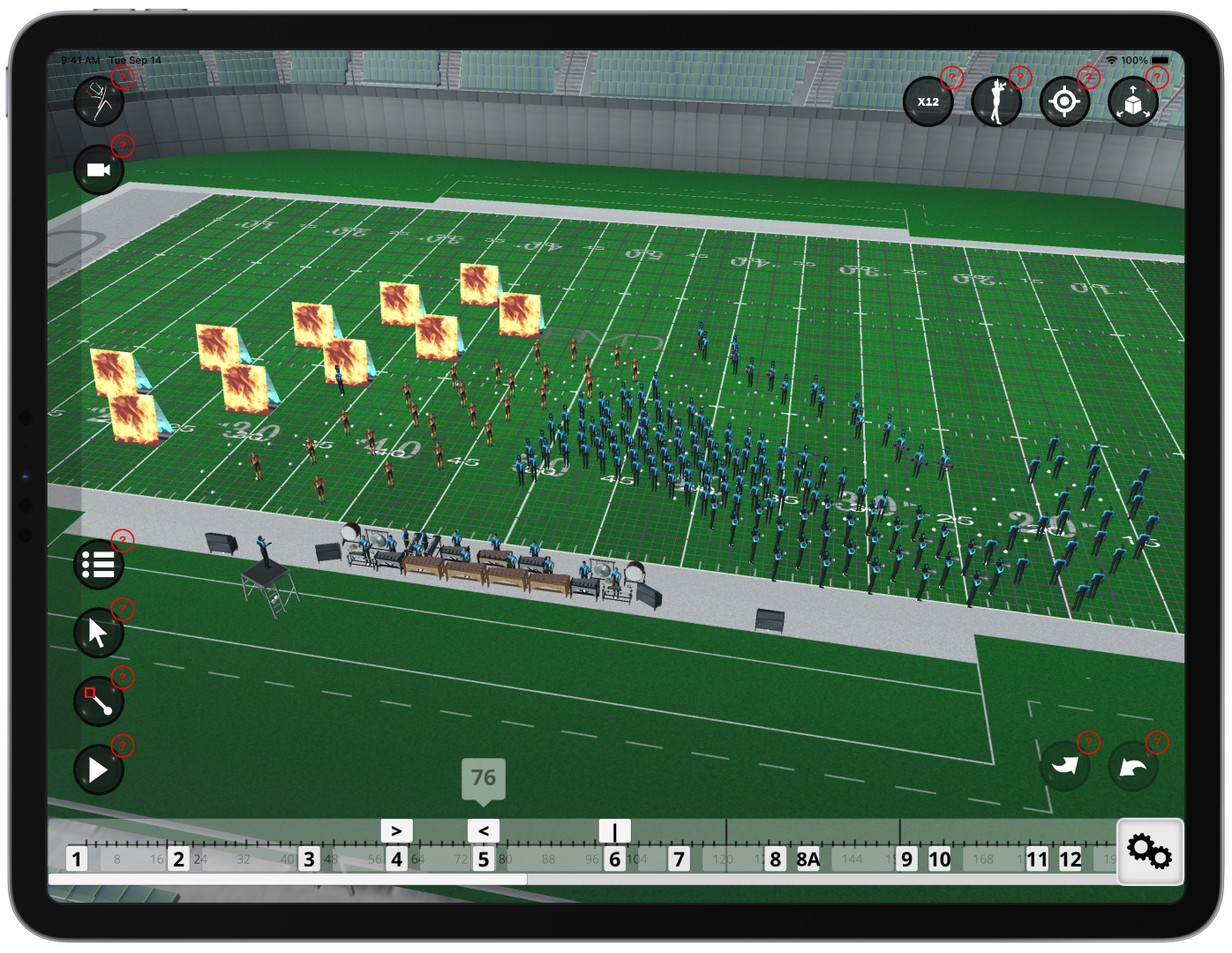Activate the arrow selection tool

[98, 632]
